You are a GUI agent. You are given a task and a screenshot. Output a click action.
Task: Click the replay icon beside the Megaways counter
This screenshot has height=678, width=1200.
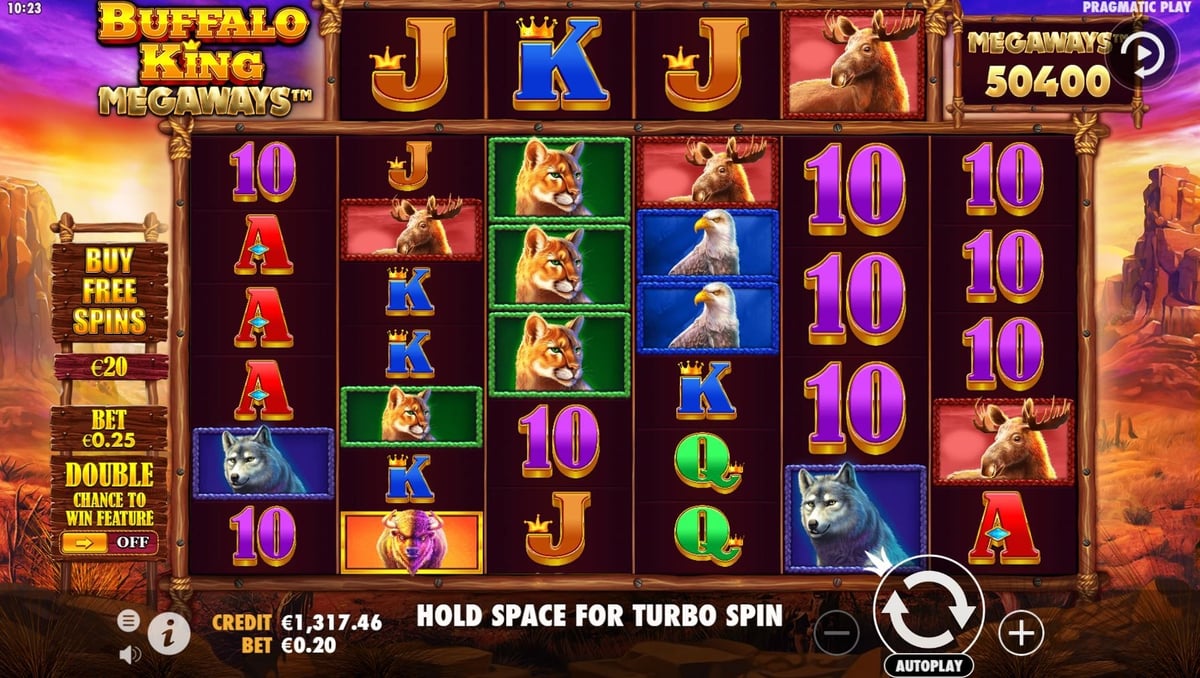(1142, 55)
